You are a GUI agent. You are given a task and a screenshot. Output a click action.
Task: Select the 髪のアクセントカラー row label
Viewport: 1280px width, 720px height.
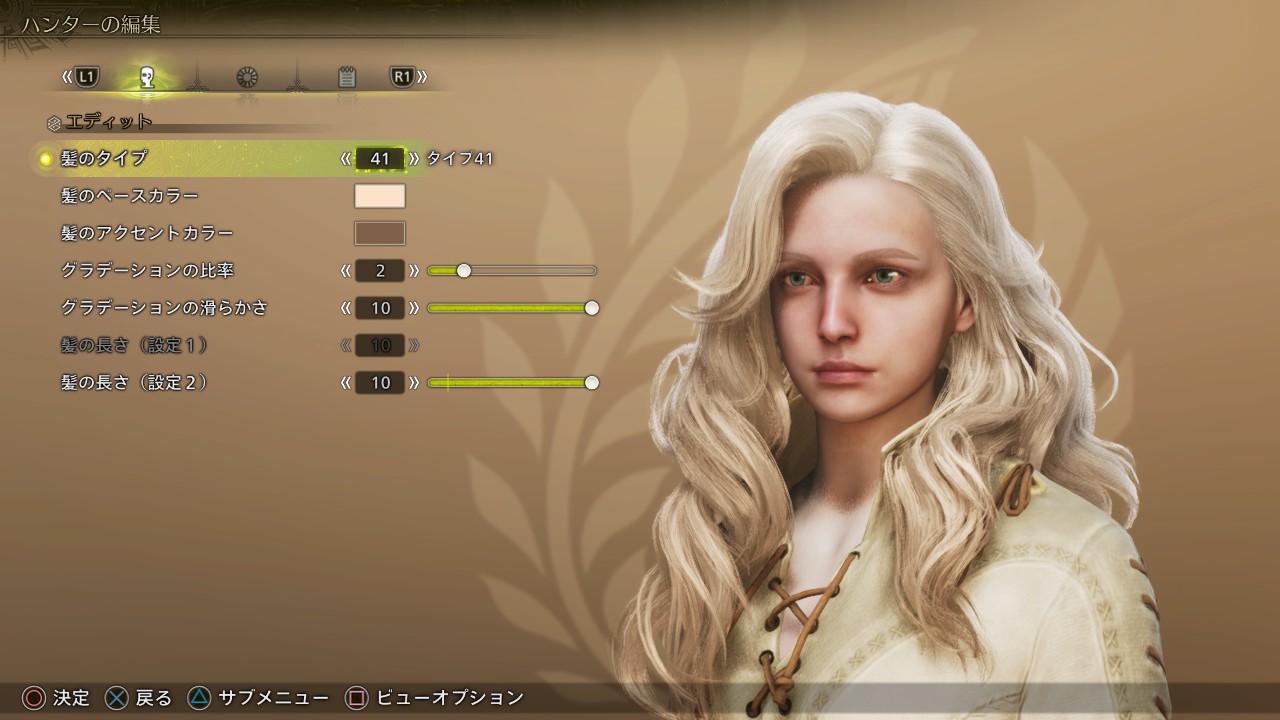[147, 233]
